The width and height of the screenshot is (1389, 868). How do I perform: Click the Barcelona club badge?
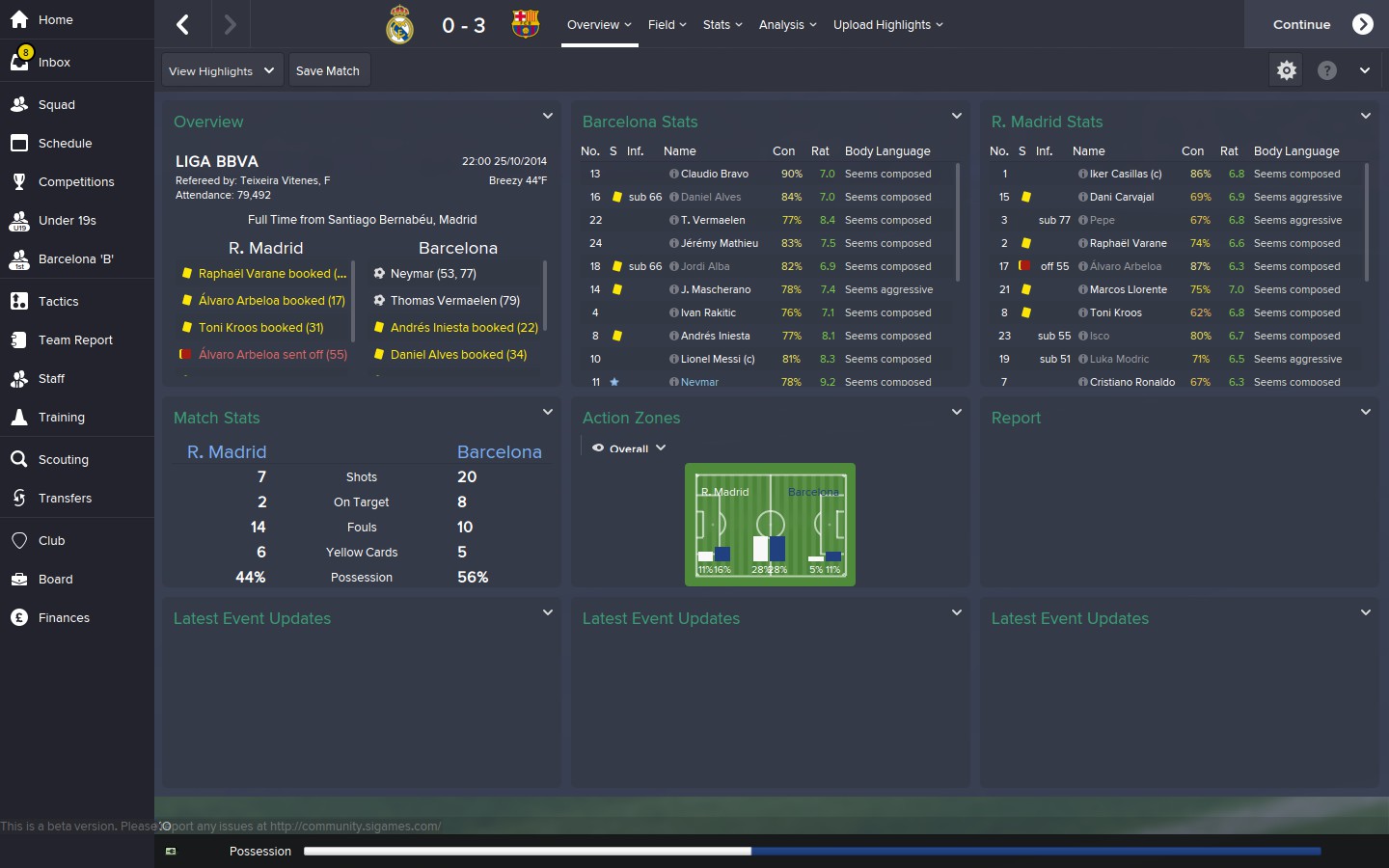(x=526, y=24)
